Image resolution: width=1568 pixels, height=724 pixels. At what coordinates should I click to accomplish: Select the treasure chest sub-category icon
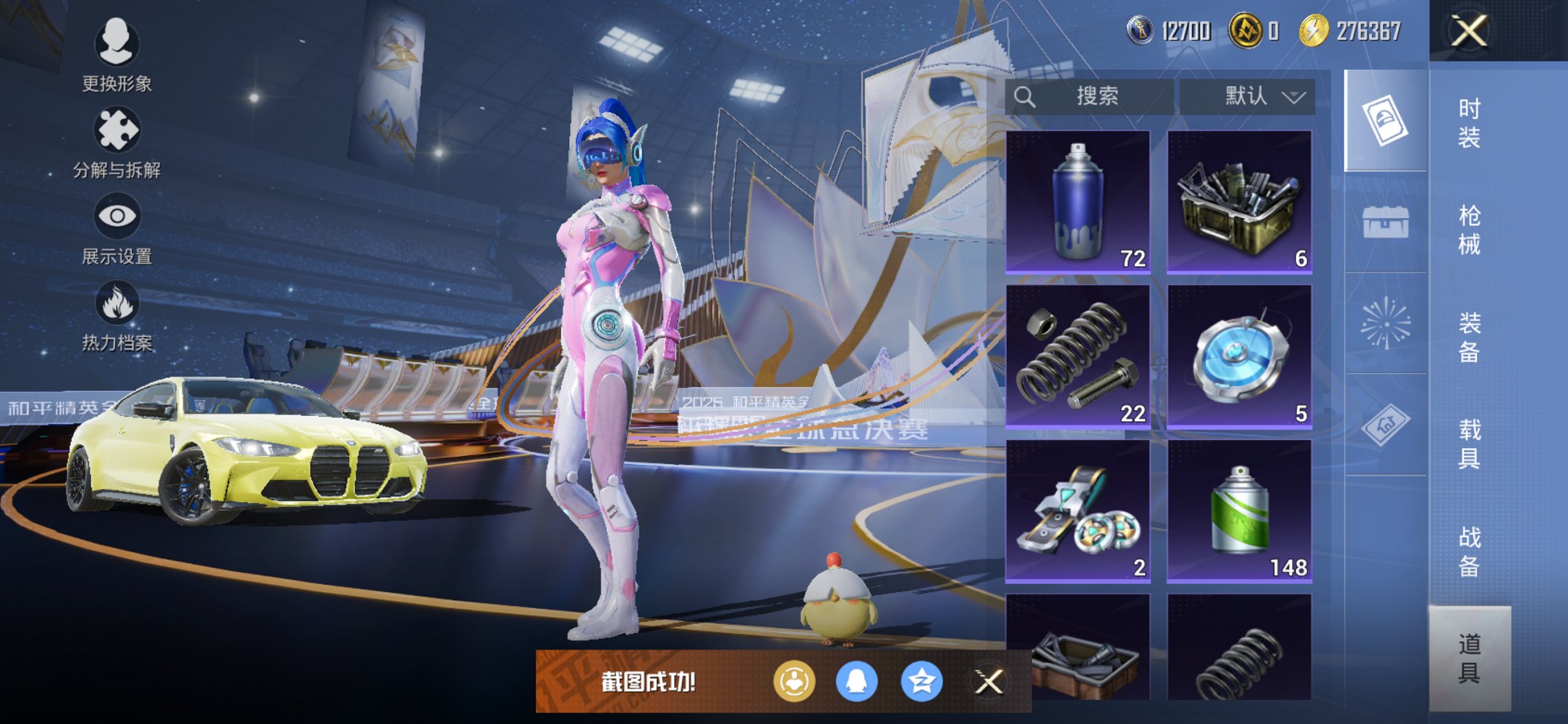(x=1385, y=222)
